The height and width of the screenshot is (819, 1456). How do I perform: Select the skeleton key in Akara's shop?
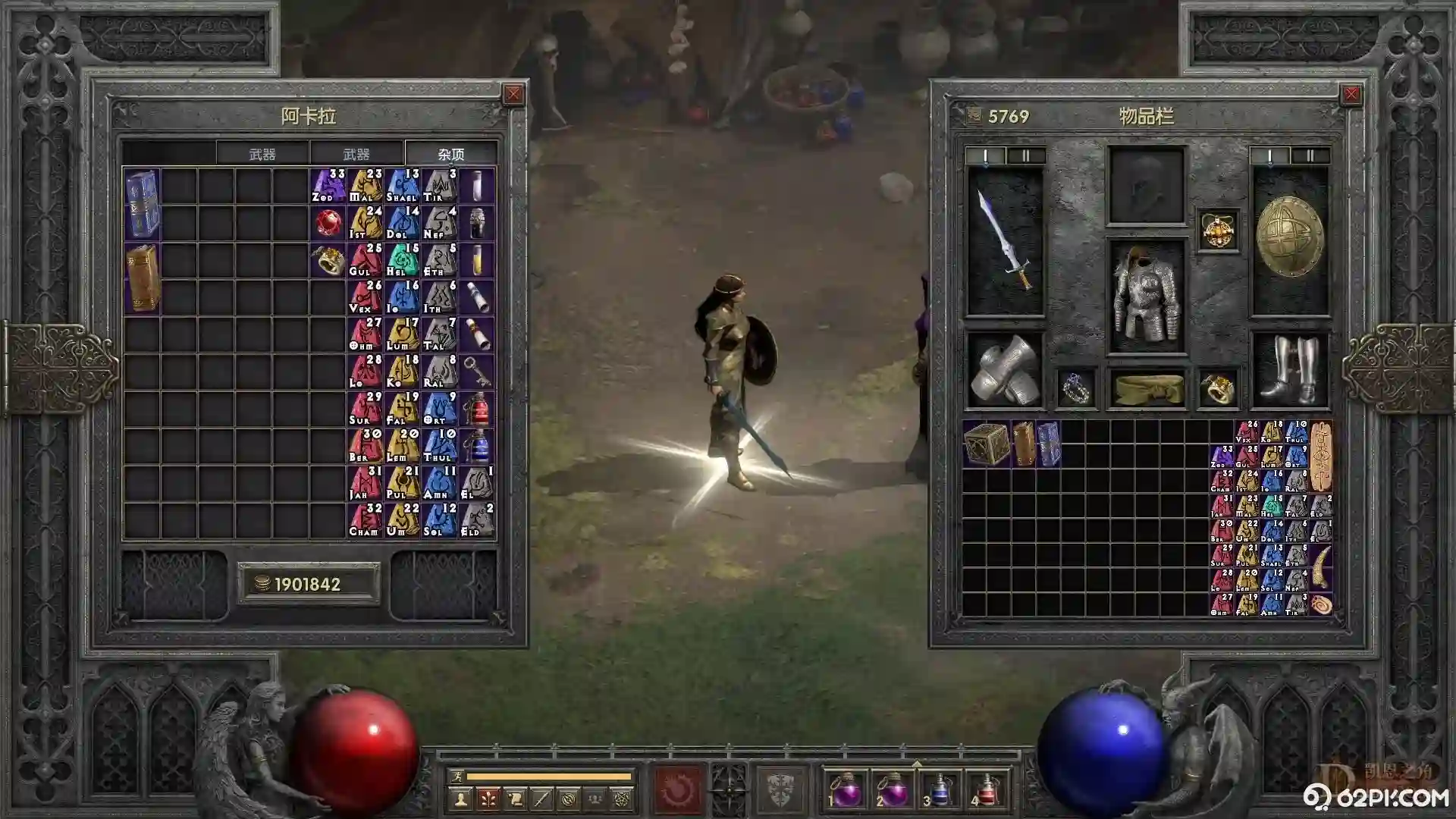477,372
